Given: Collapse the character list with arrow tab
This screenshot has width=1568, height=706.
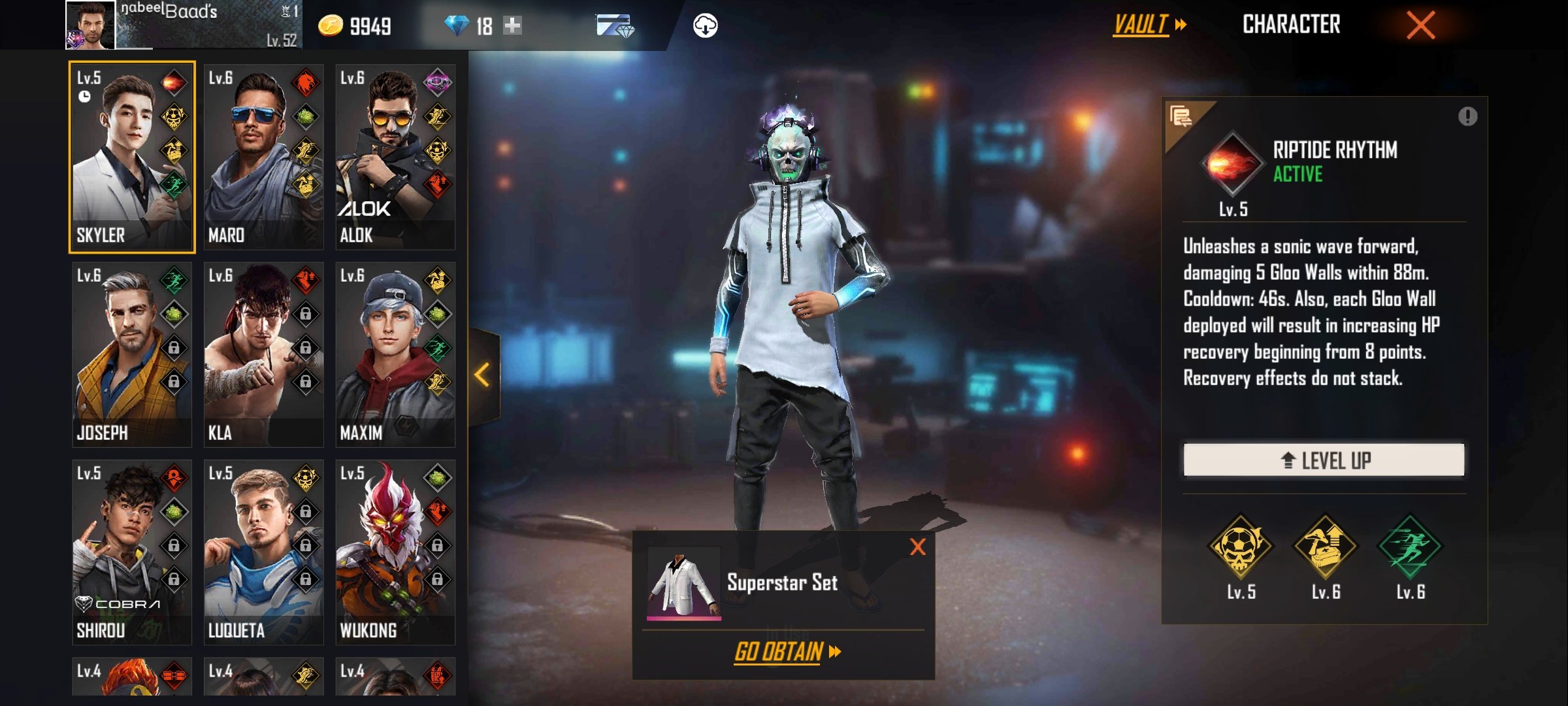Looking at the screenshot, I should click(x=483, y=375).
